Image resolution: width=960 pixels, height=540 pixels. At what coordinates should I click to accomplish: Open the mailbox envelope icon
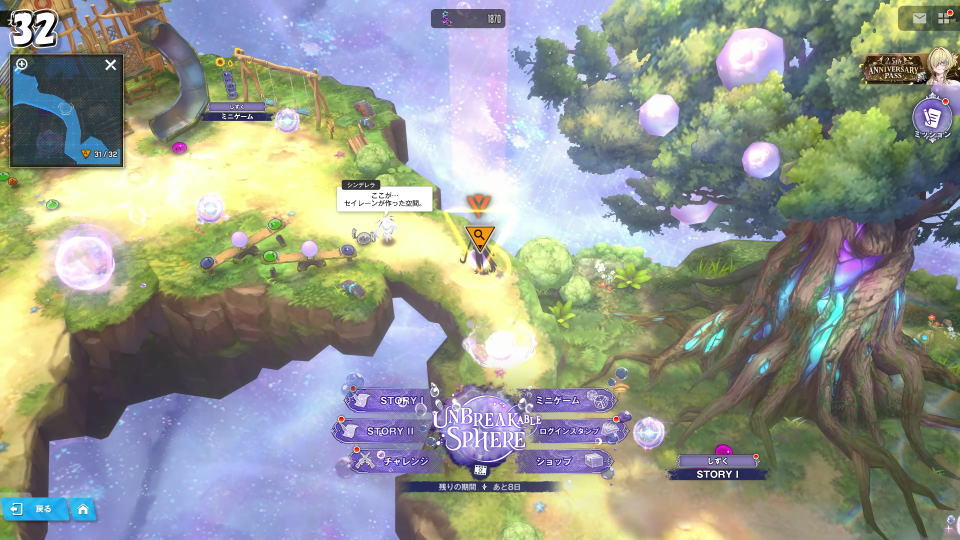[x=919, y=18]
